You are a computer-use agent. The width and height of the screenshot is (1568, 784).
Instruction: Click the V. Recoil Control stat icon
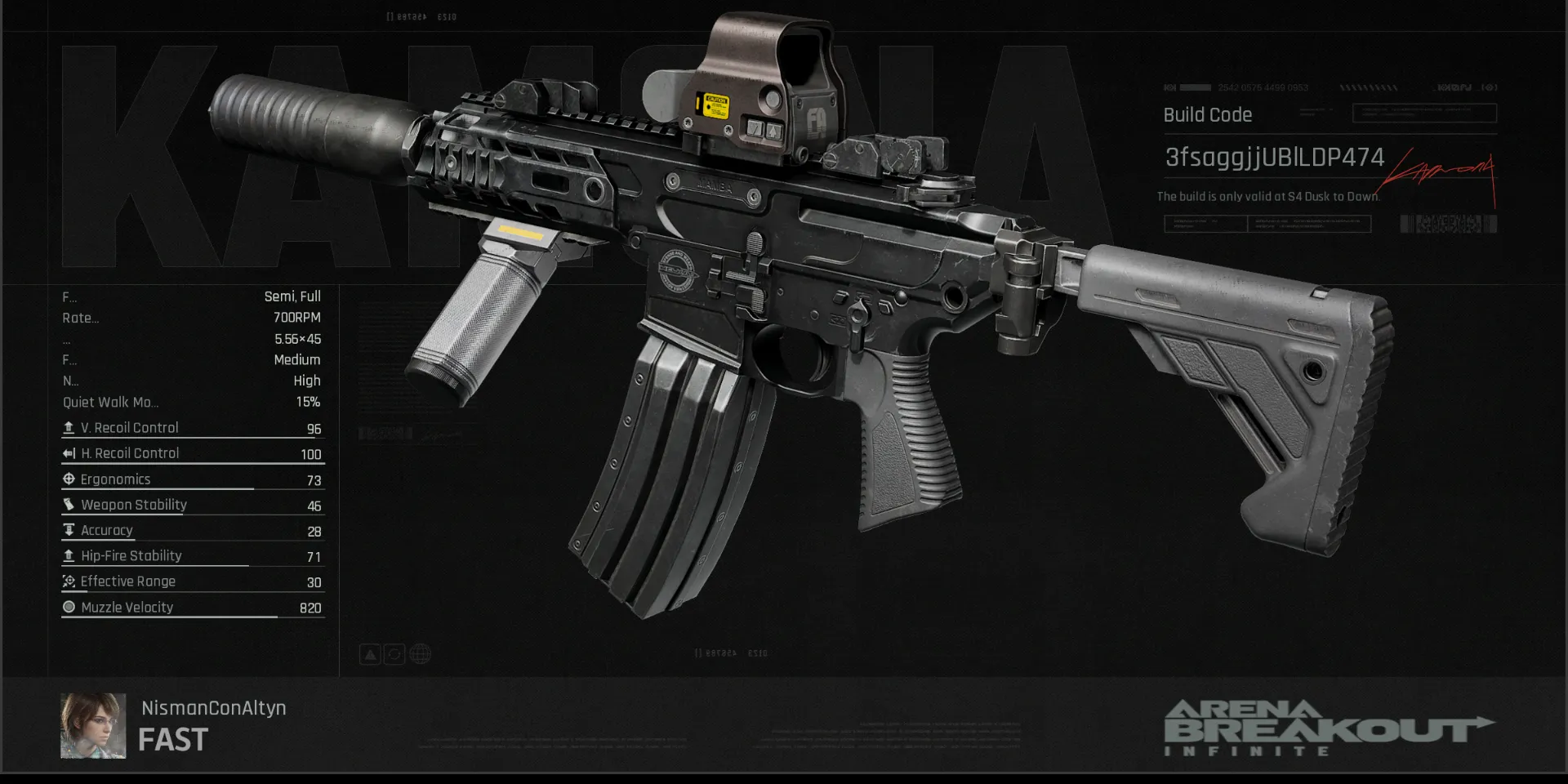tap(69, 426)
